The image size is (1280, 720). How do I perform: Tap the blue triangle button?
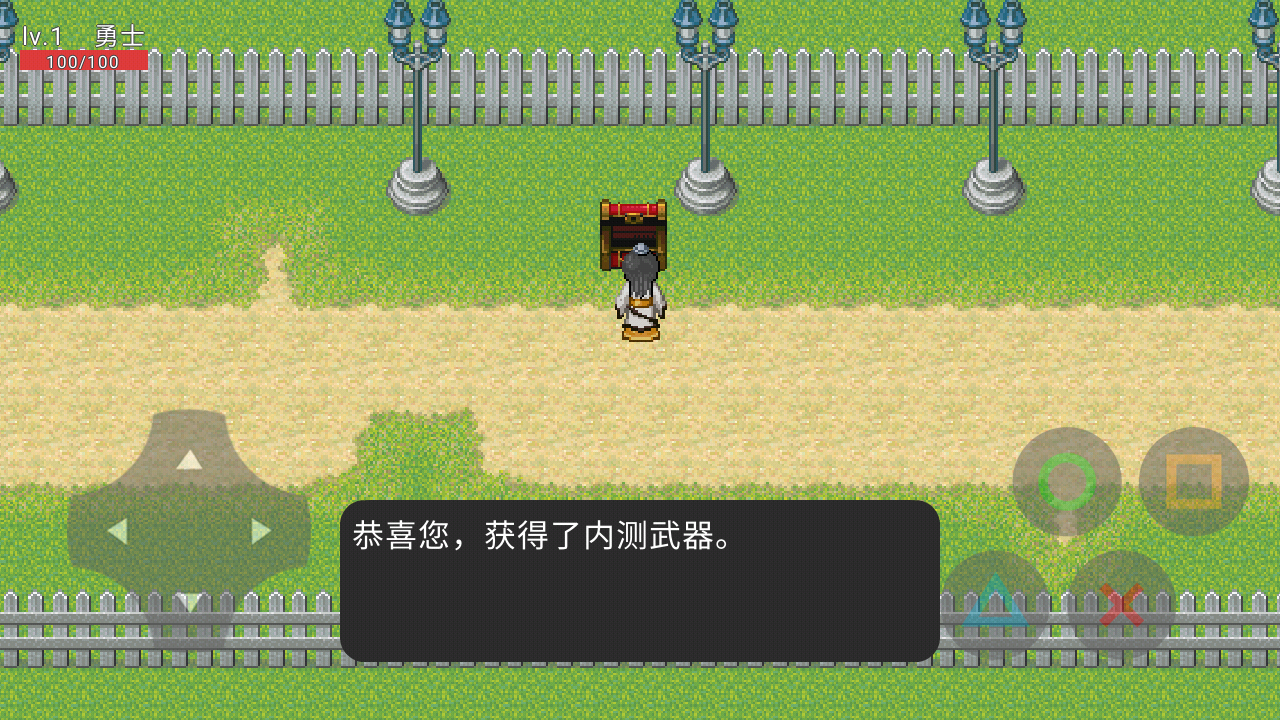coord(994,601)
